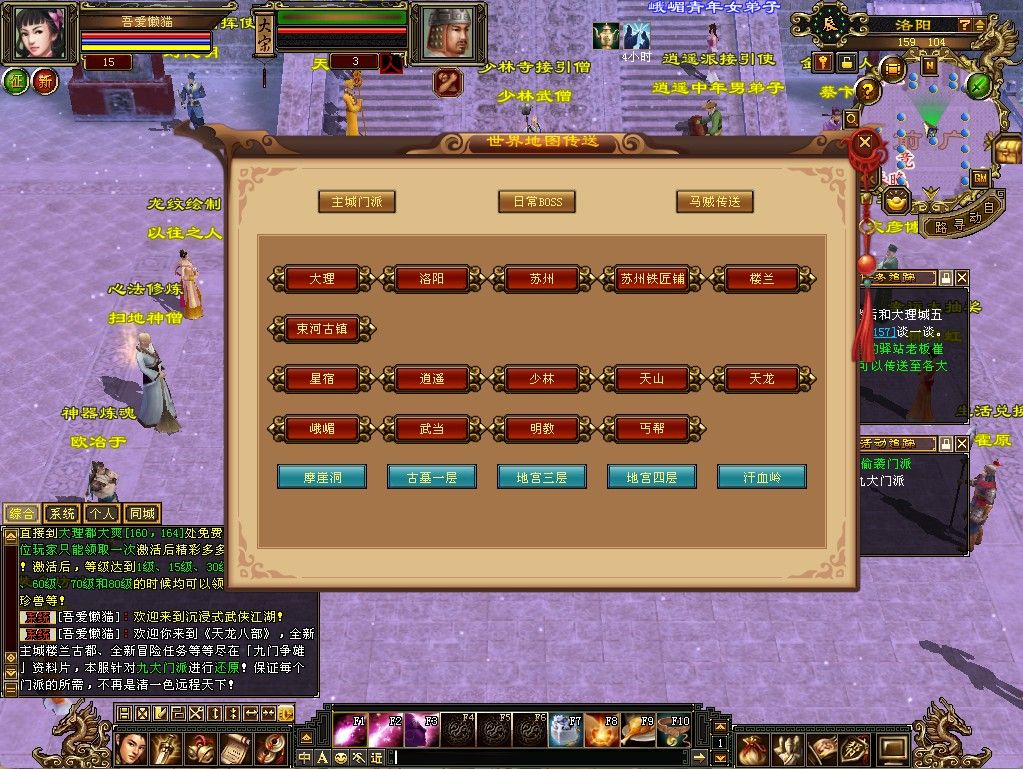Choose the 地宫四层 dungeon button

click(x=652, y=477)
